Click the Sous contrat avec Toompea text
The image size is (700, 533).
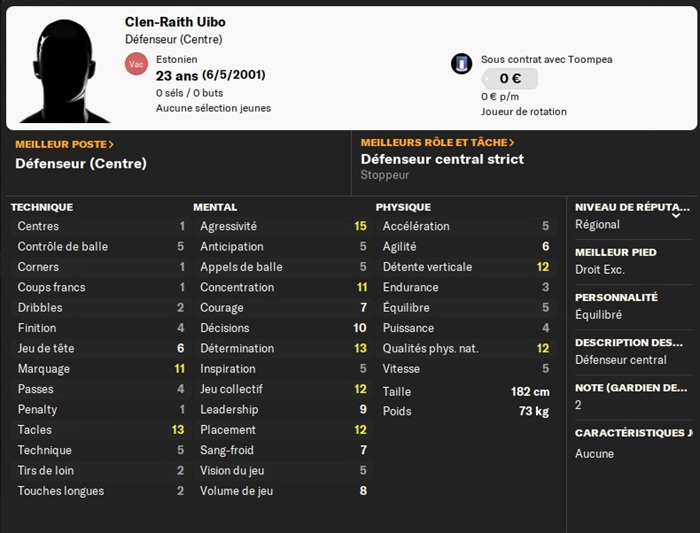click(x=546, y=60)
